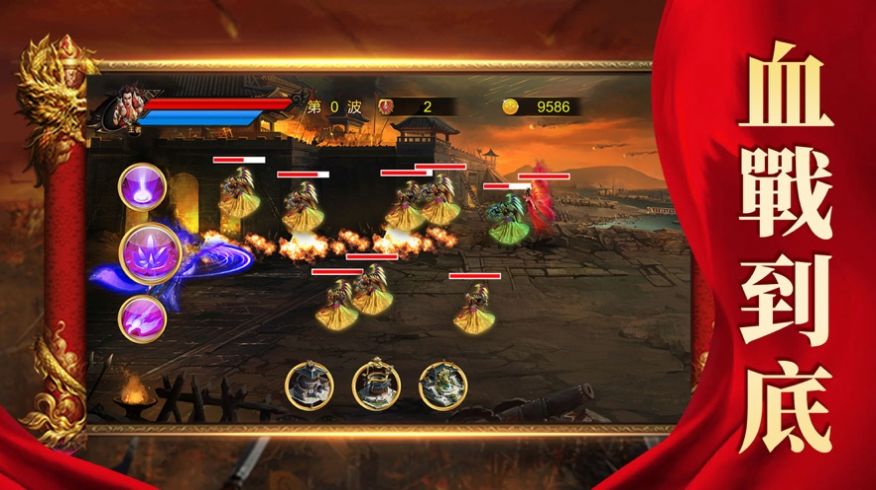Cast the purple lotus skill
The height and width of the screenshot is (490, 876).
coord(145,253)
